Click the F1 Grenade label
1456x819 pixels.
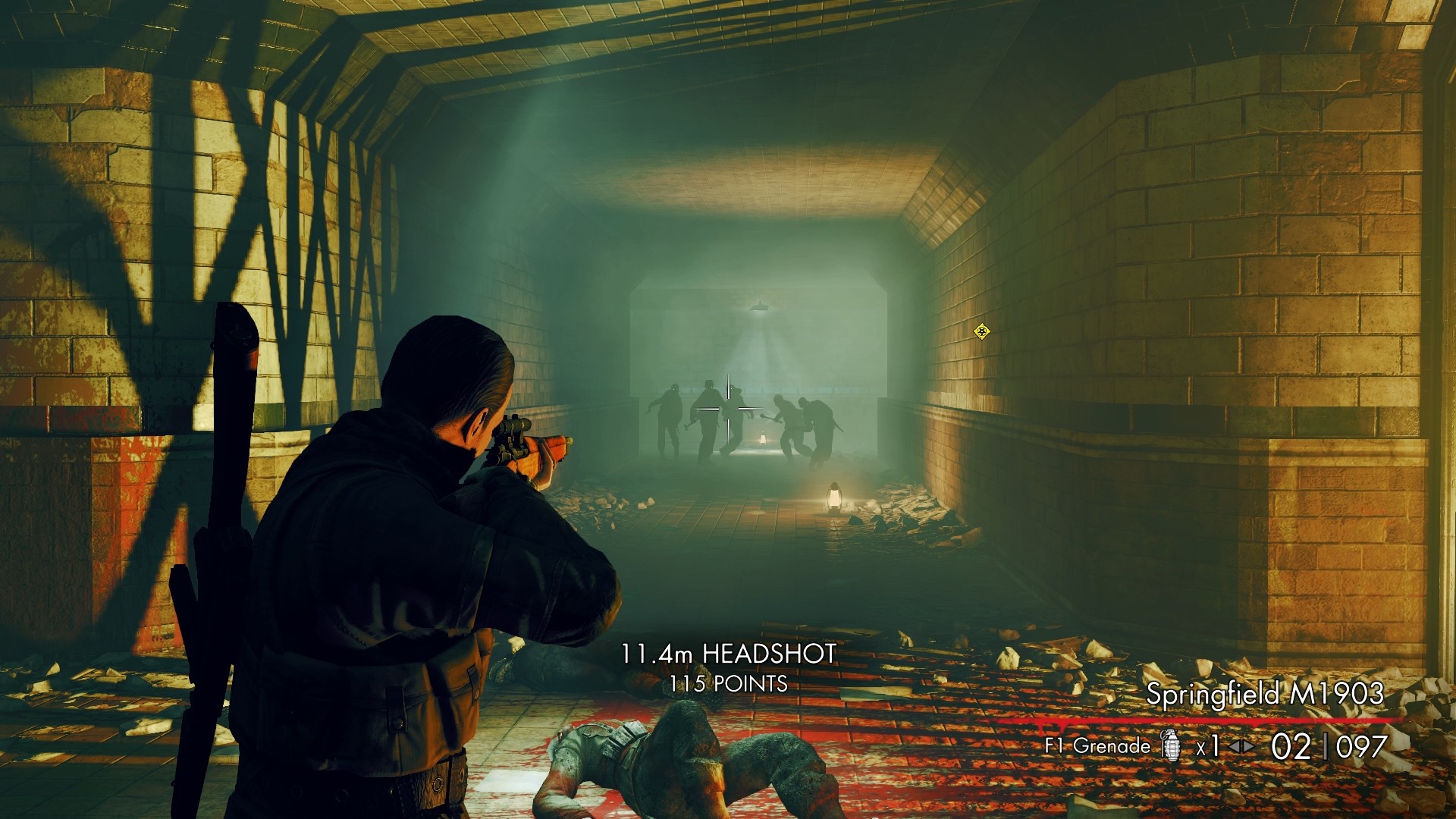(1098, 745)
